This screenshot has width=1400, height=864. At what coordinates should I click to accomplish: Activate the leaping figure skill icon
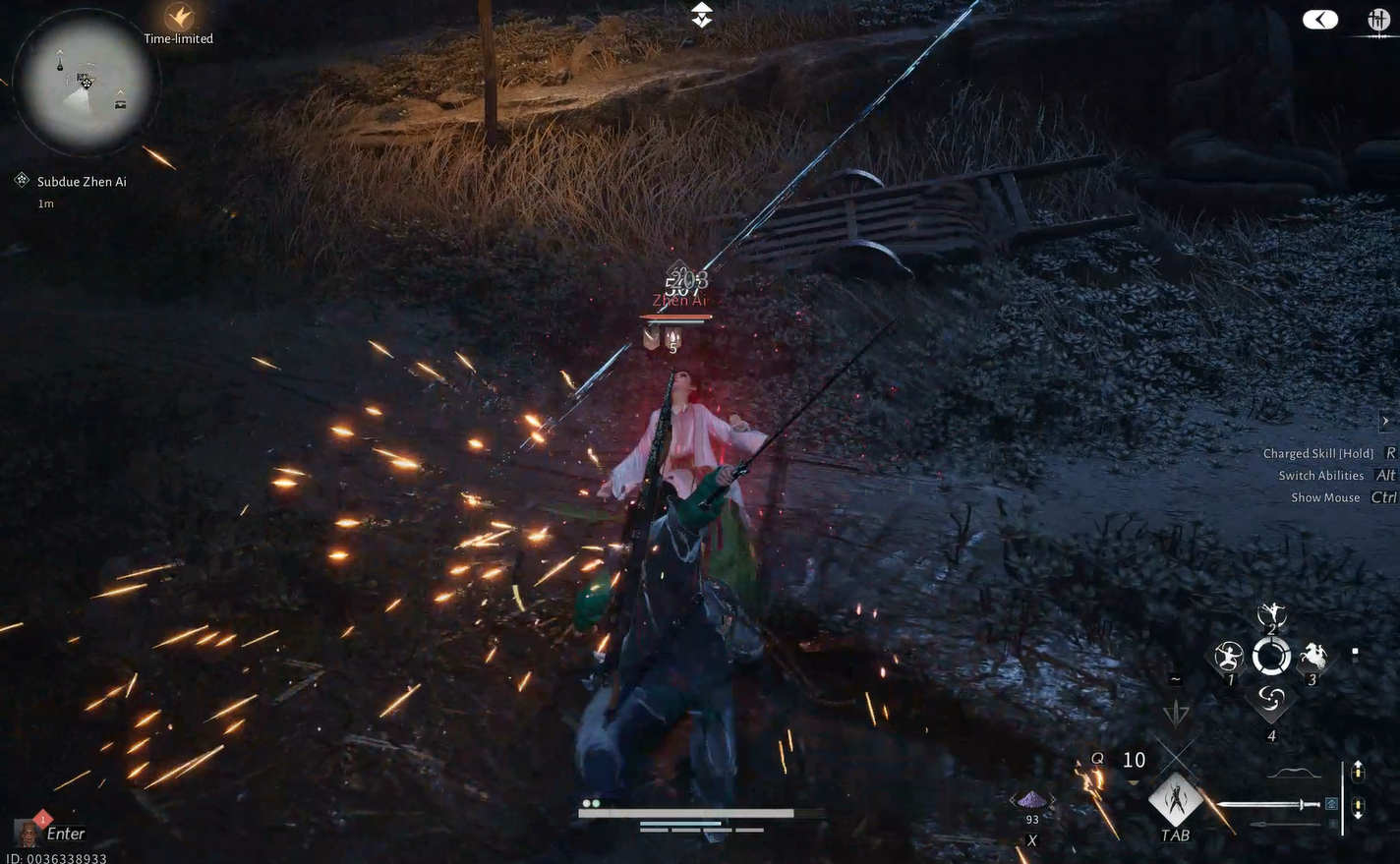click(x=1271, y=615)
